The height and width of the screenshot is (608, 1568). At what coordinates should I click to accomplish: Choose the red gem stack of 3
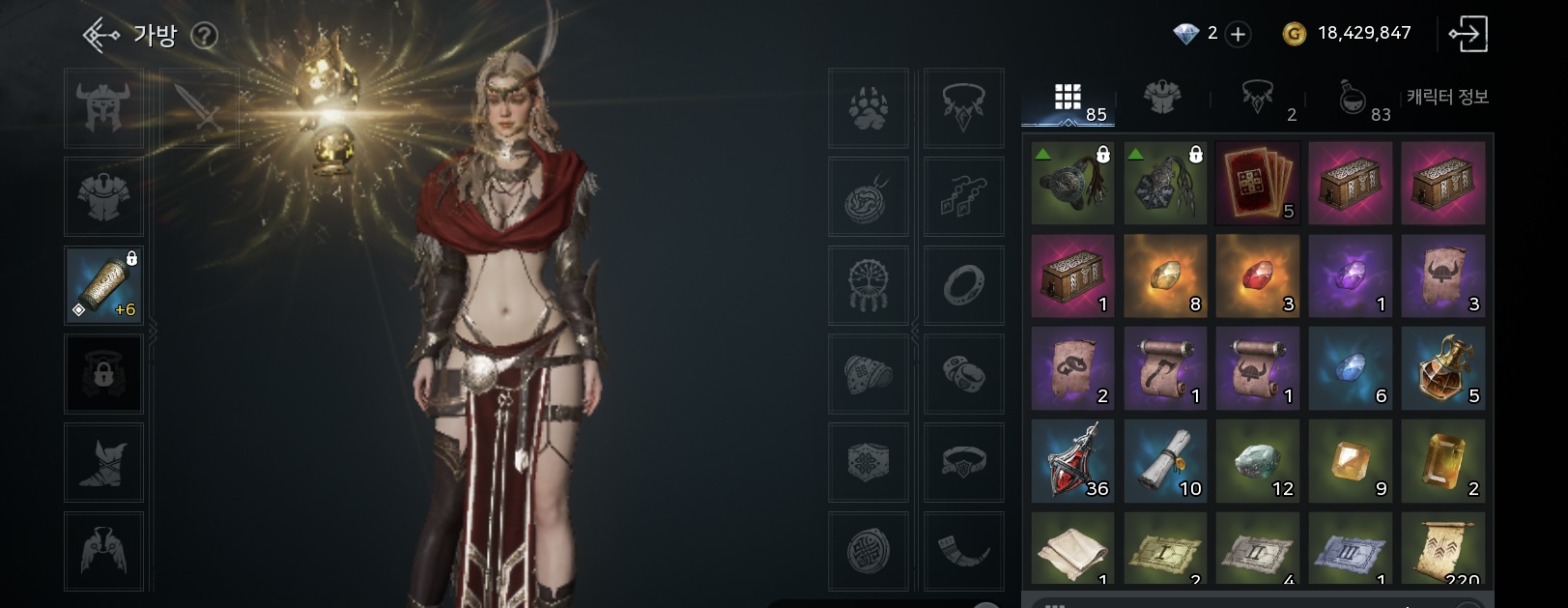pyautogui.click(x=1258, y=275)
